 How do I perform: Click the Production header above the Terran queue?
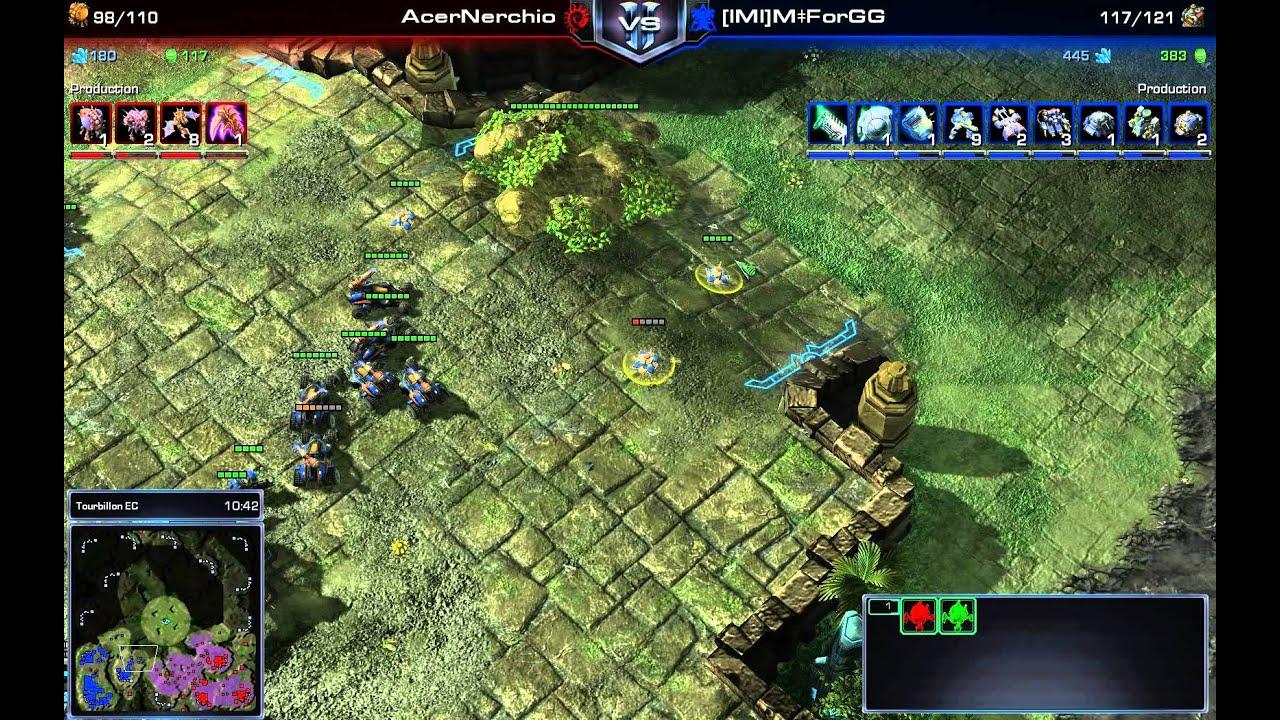(1172, 88)
